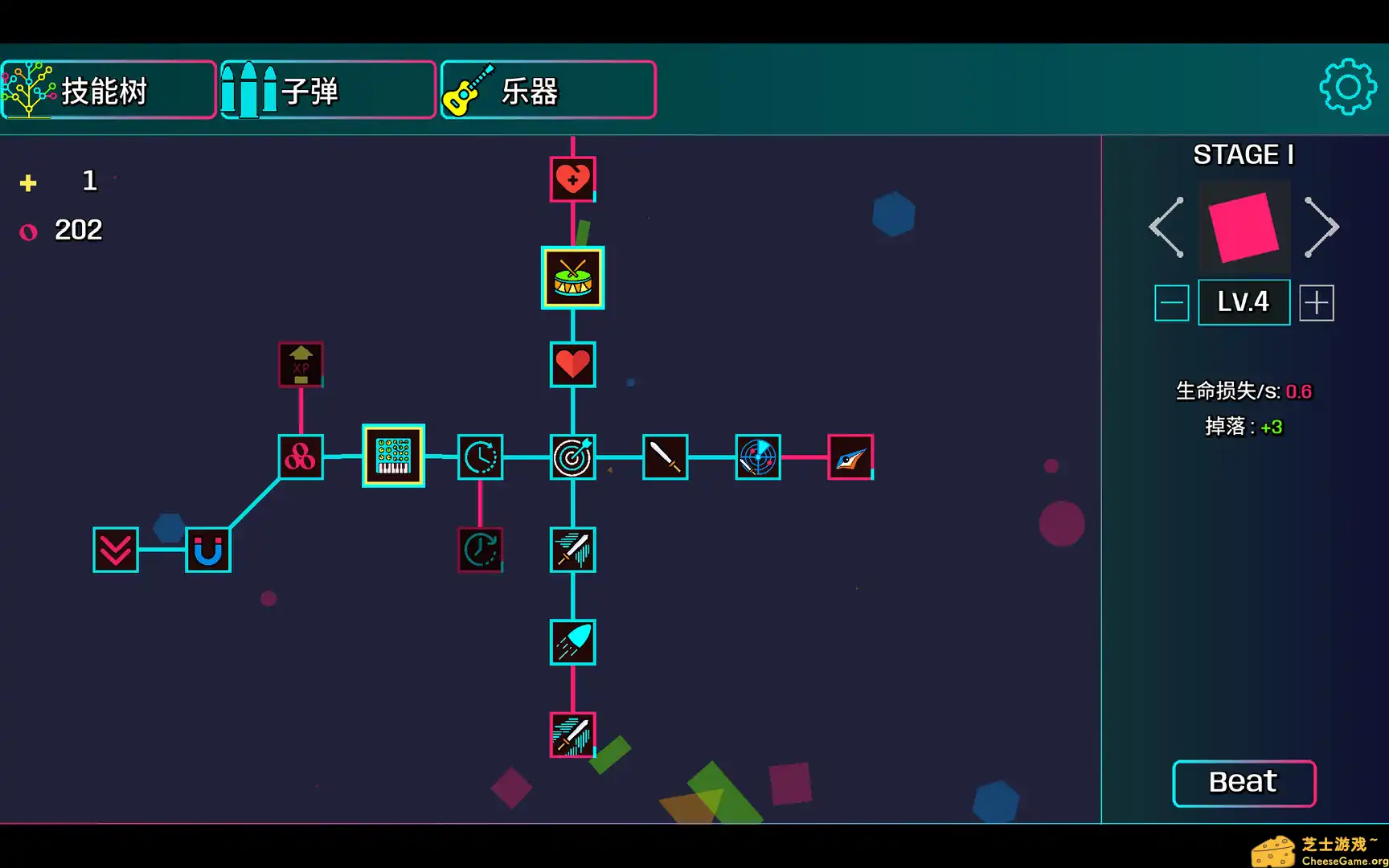Click the rocket speed skill node
Viewport: 1389px width, 868px height.
(572, 642)
